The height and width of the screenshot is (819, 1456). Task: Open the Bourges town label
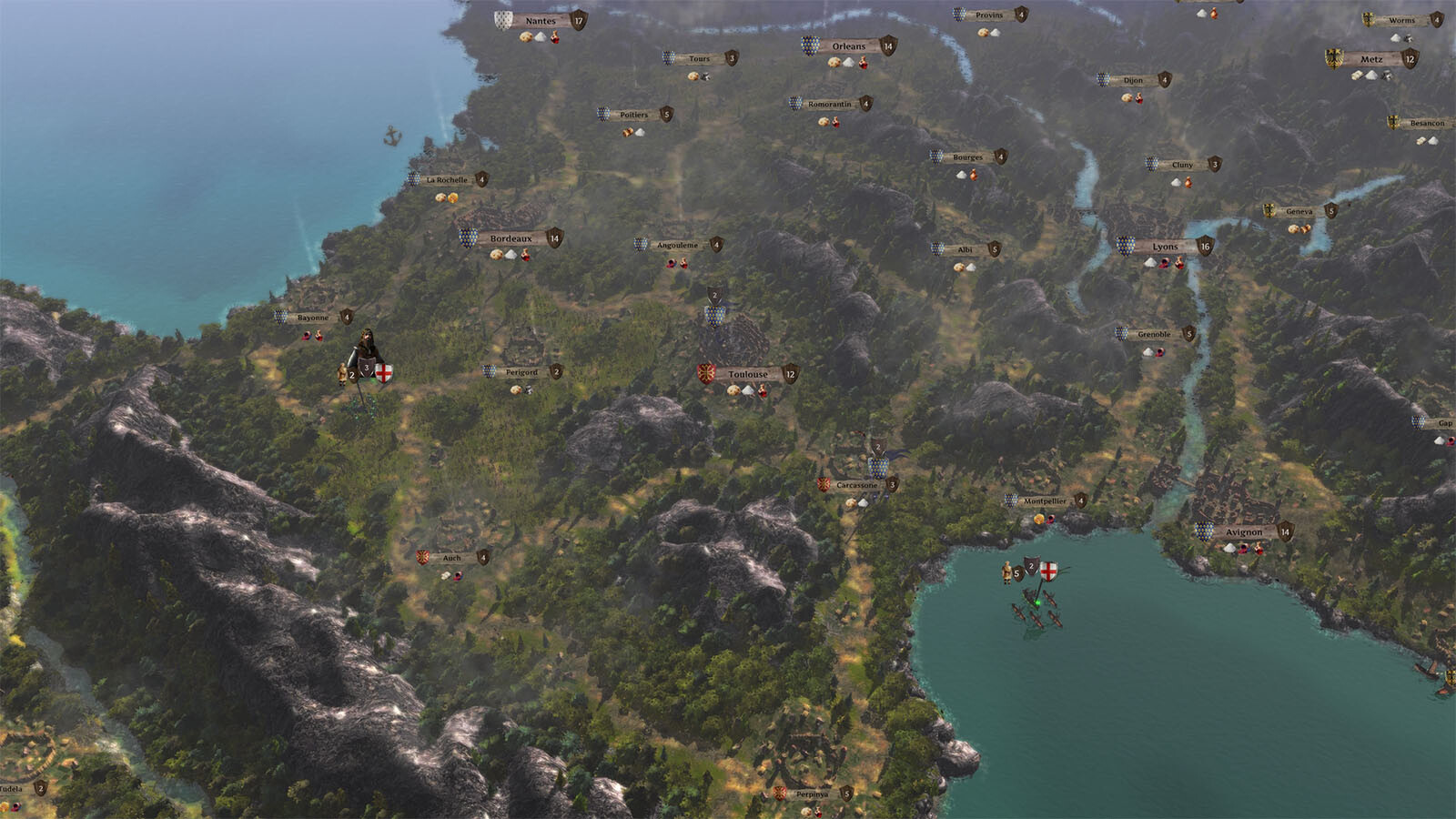(x=967, y=157)
